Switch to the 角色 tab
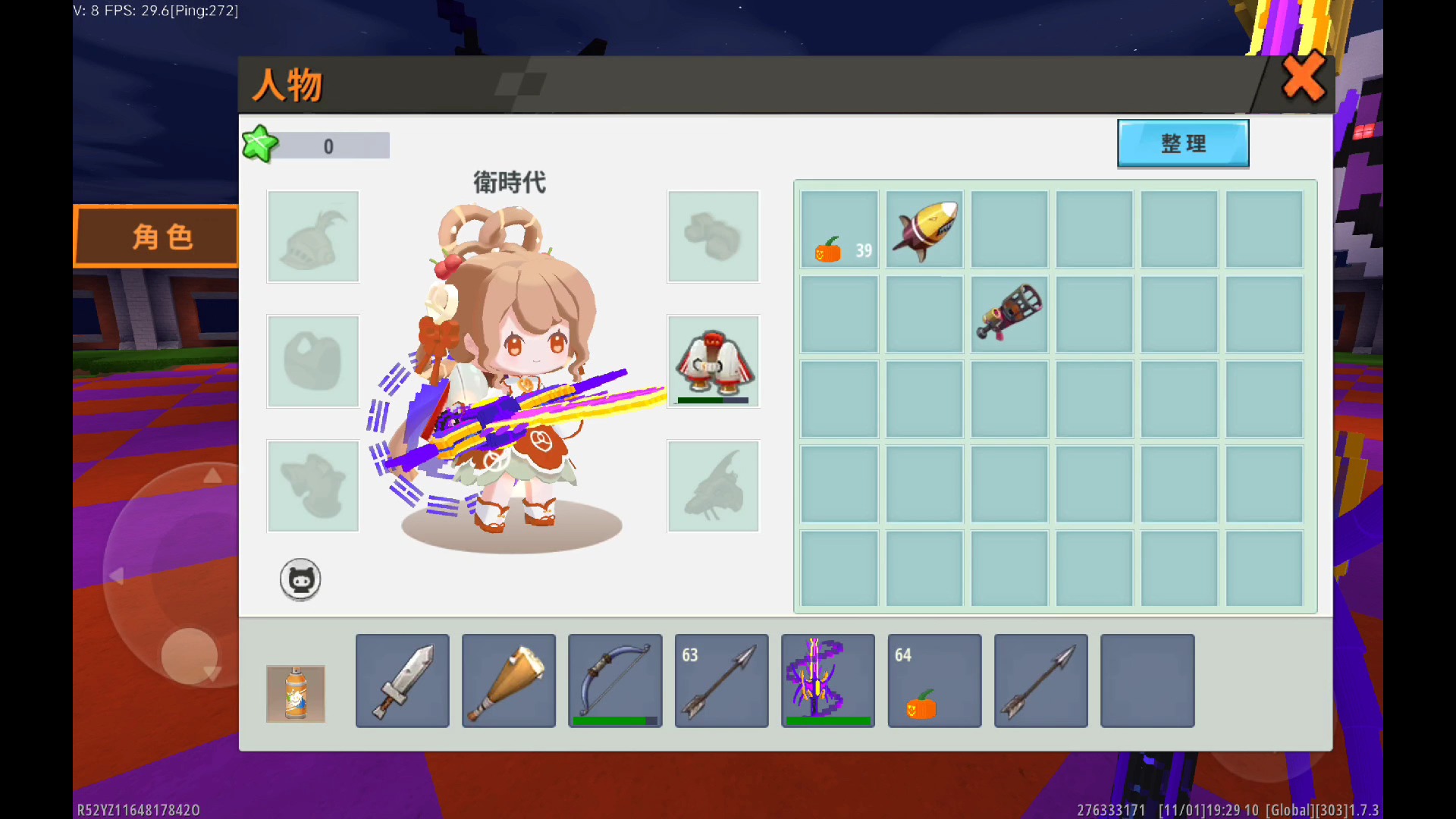 [156, 237]
